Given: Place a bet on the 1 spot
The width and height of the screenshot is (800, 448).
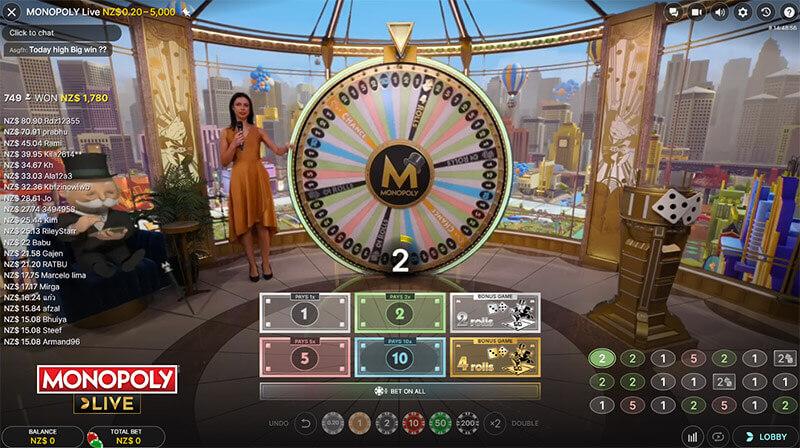Looking at the screenshot, I should 303,313.
